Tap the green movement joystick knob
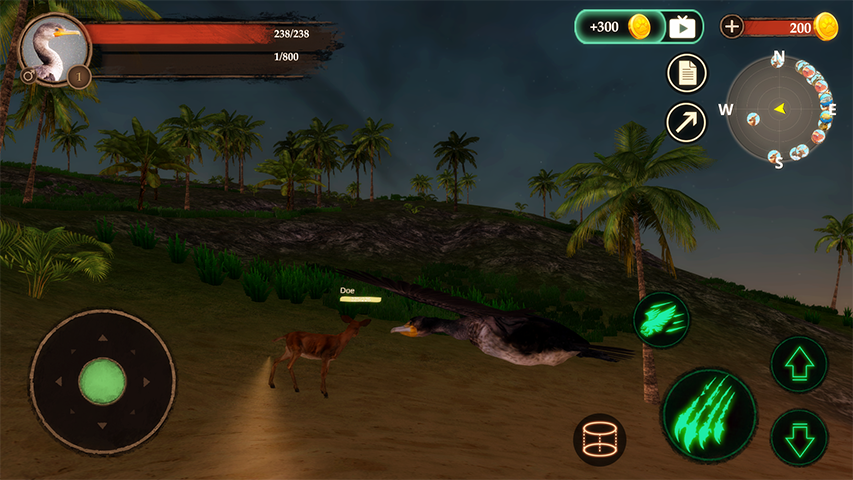 point(102,381)
